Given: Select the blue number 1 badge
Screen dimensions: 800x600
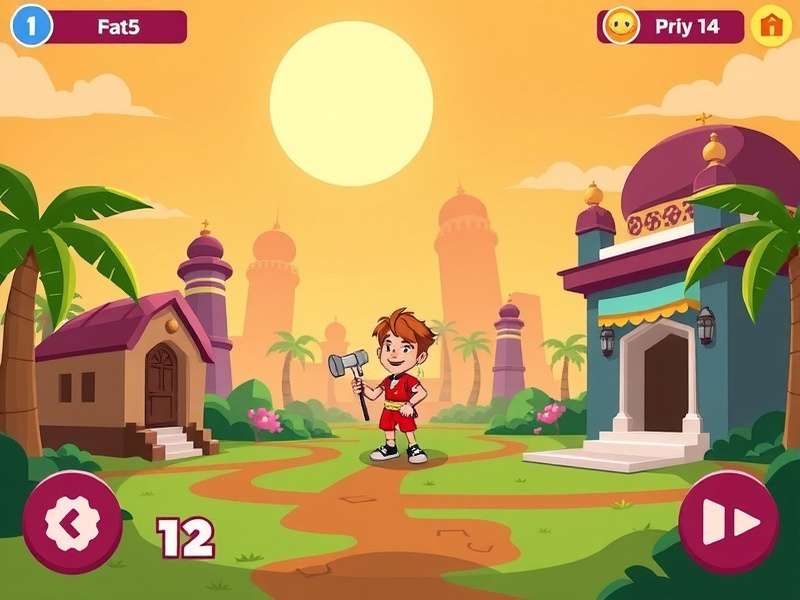Looking at the screenshot, I should click(x=31, y=26).
